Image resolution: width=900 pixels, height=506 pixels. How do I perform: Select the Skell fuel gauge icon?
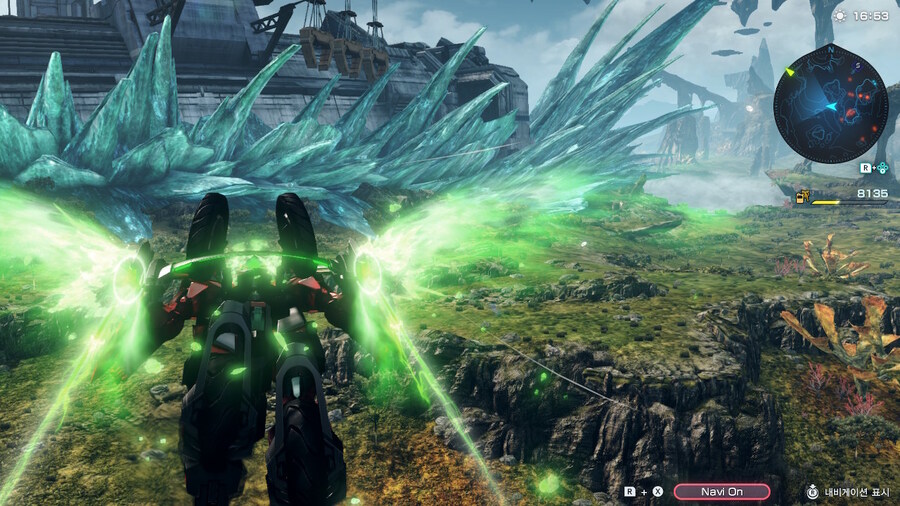[x=802, y=196]
